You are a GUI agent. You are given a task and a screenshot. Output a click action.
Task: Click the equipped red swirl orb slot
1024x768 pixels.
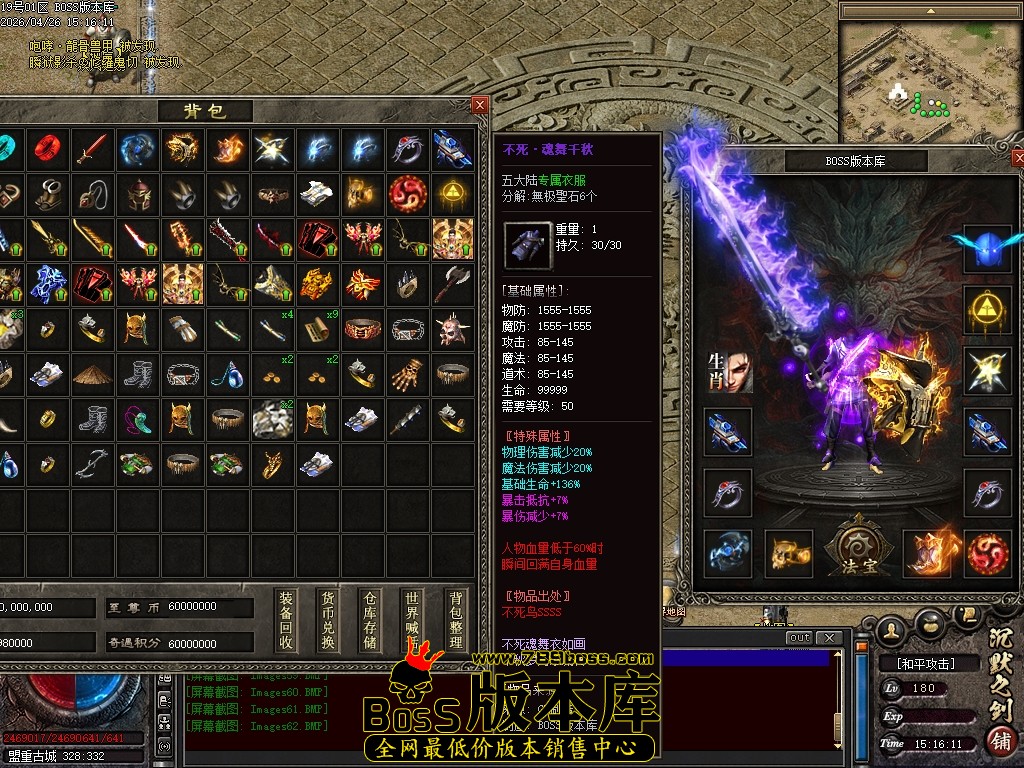coord(988,553)
